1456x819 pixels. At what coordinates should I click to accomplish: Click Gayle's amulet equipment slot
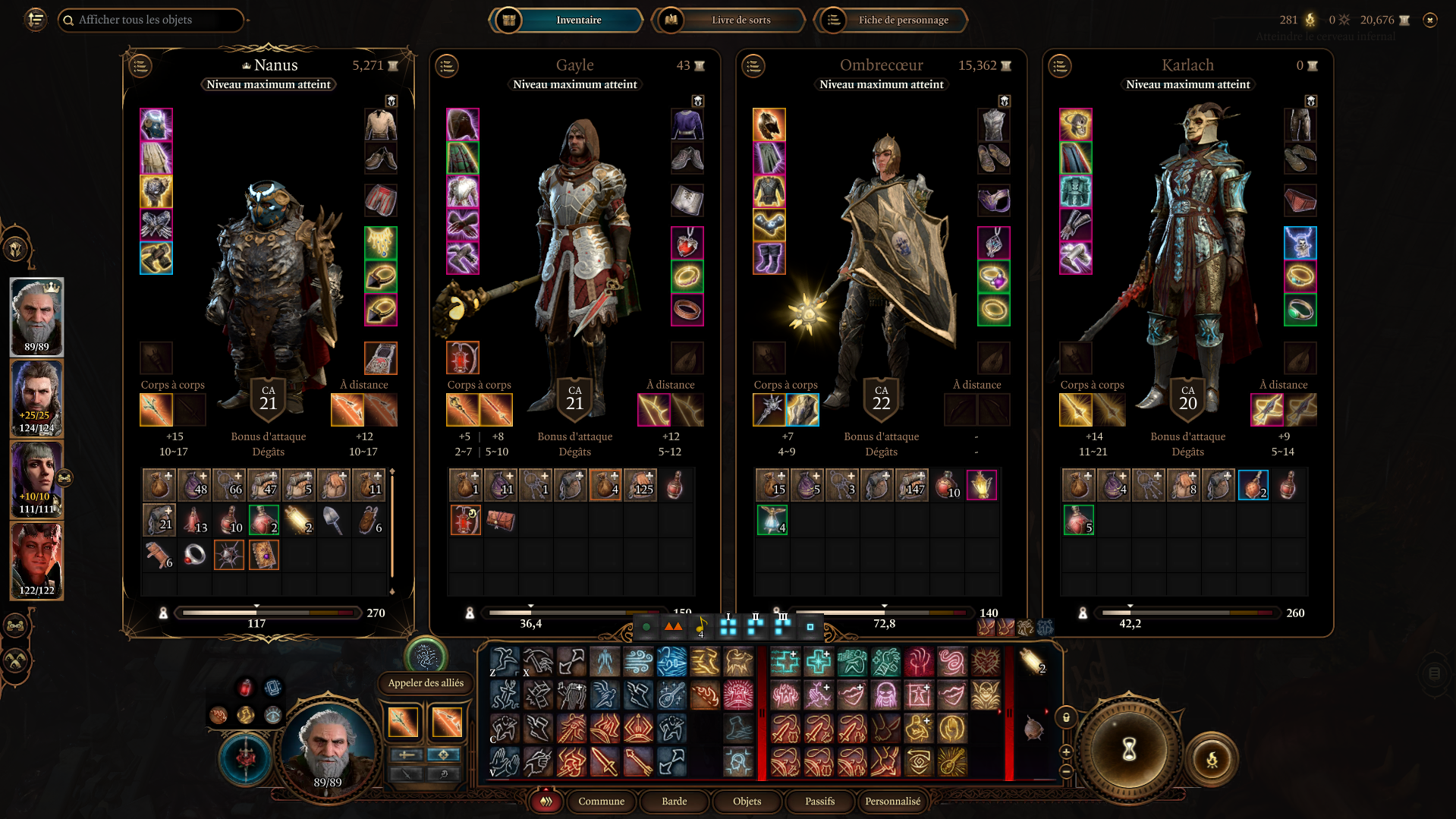687,243
